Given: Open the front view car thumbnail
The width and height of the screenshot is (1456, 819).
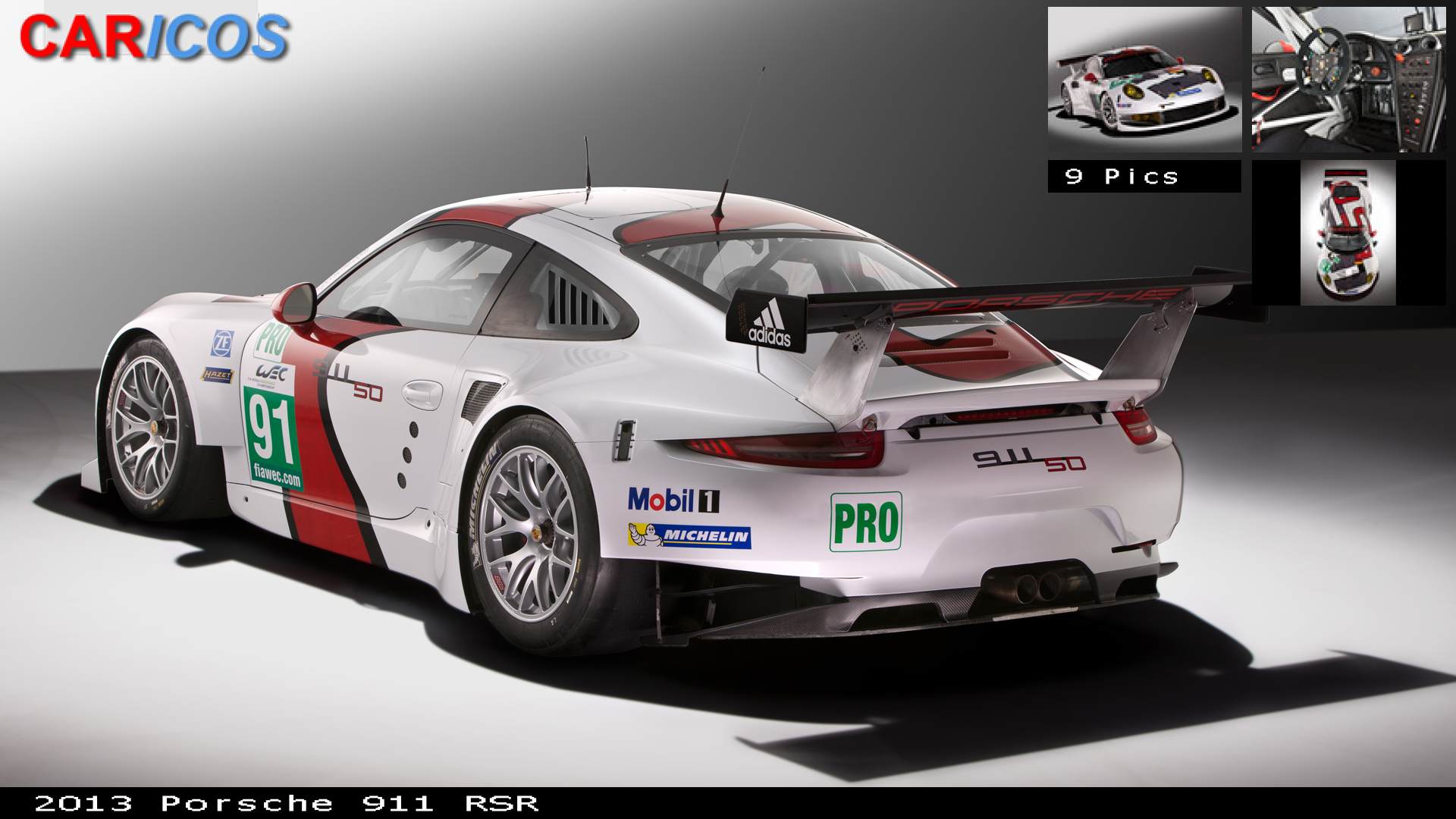Looking at the screenshot, I should coord(1144,80).
